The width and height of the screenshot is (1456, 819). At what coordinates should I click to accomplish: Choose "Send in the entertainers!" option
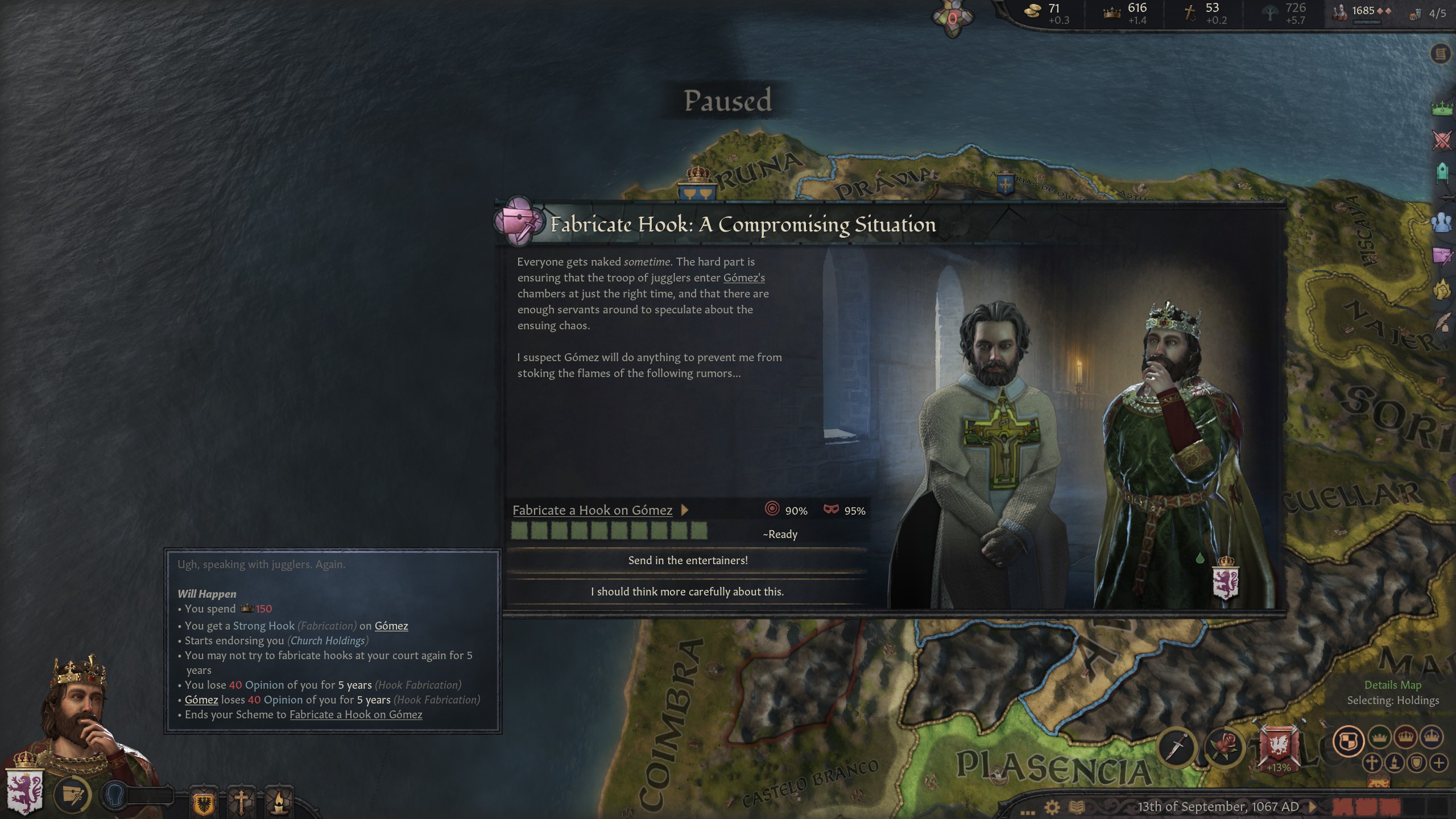pyautogui.click(x=687, y=560)
